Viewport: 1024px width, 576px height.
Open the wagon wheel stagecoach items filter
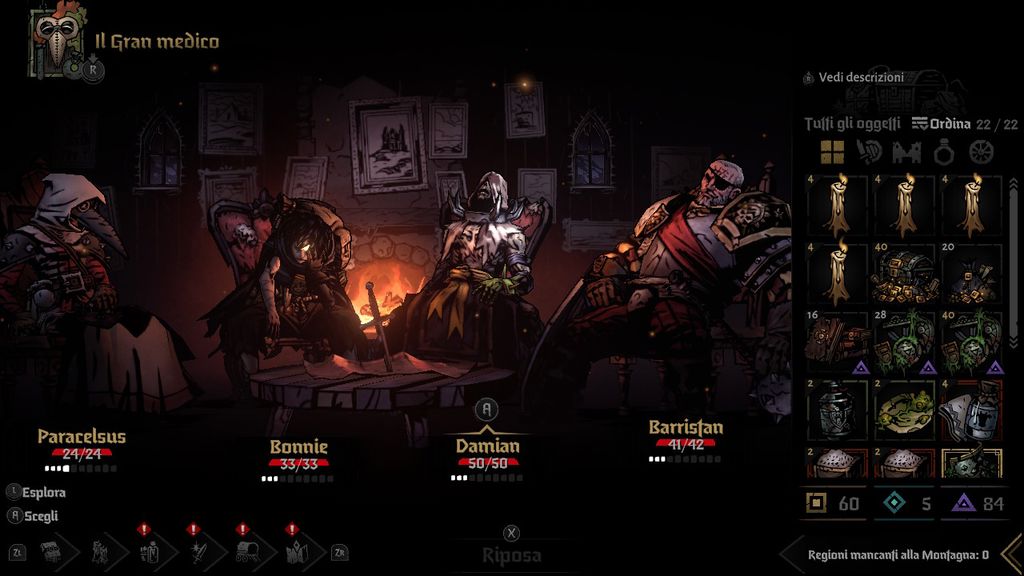[981, 152]
